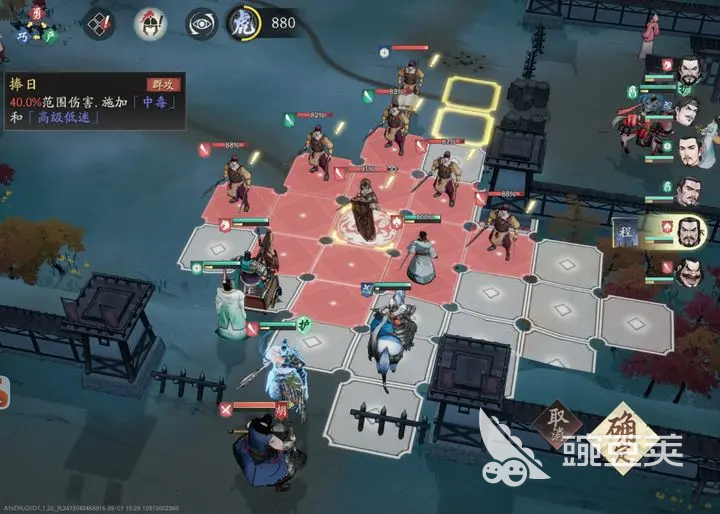Activate the tiger 虎 skill orb
The height and width of the screenshot is (514, 720).
coord(243,24)
